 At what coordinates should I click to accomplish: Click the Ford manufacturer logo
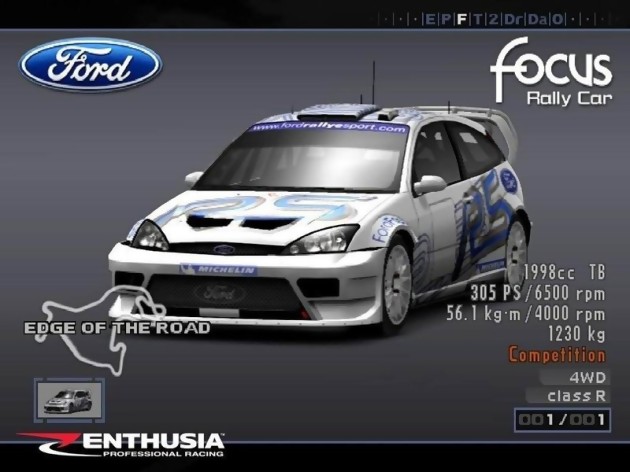pos(91,66)
